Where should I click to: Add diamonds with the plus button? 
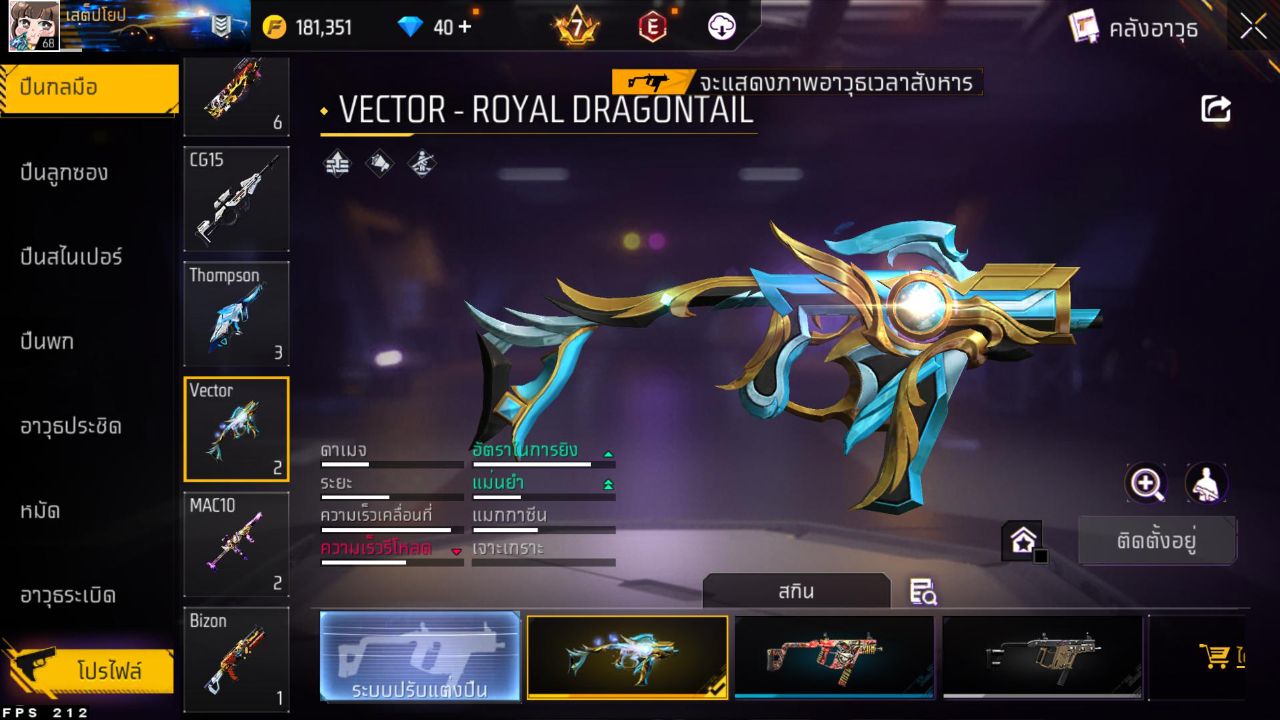(x=464, y=27)
